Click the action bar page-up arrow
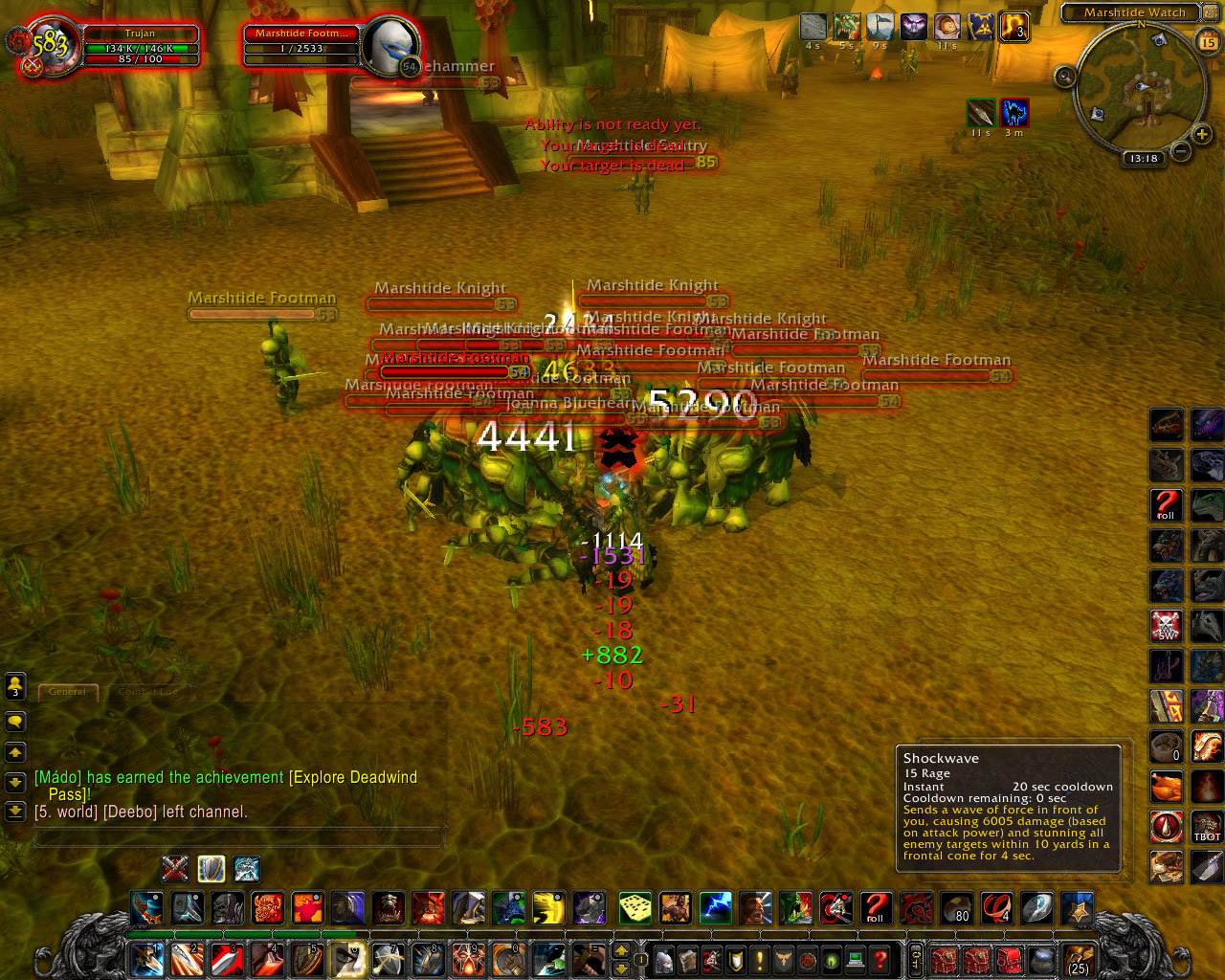The image size is (1225, 980). pos(621,951)
